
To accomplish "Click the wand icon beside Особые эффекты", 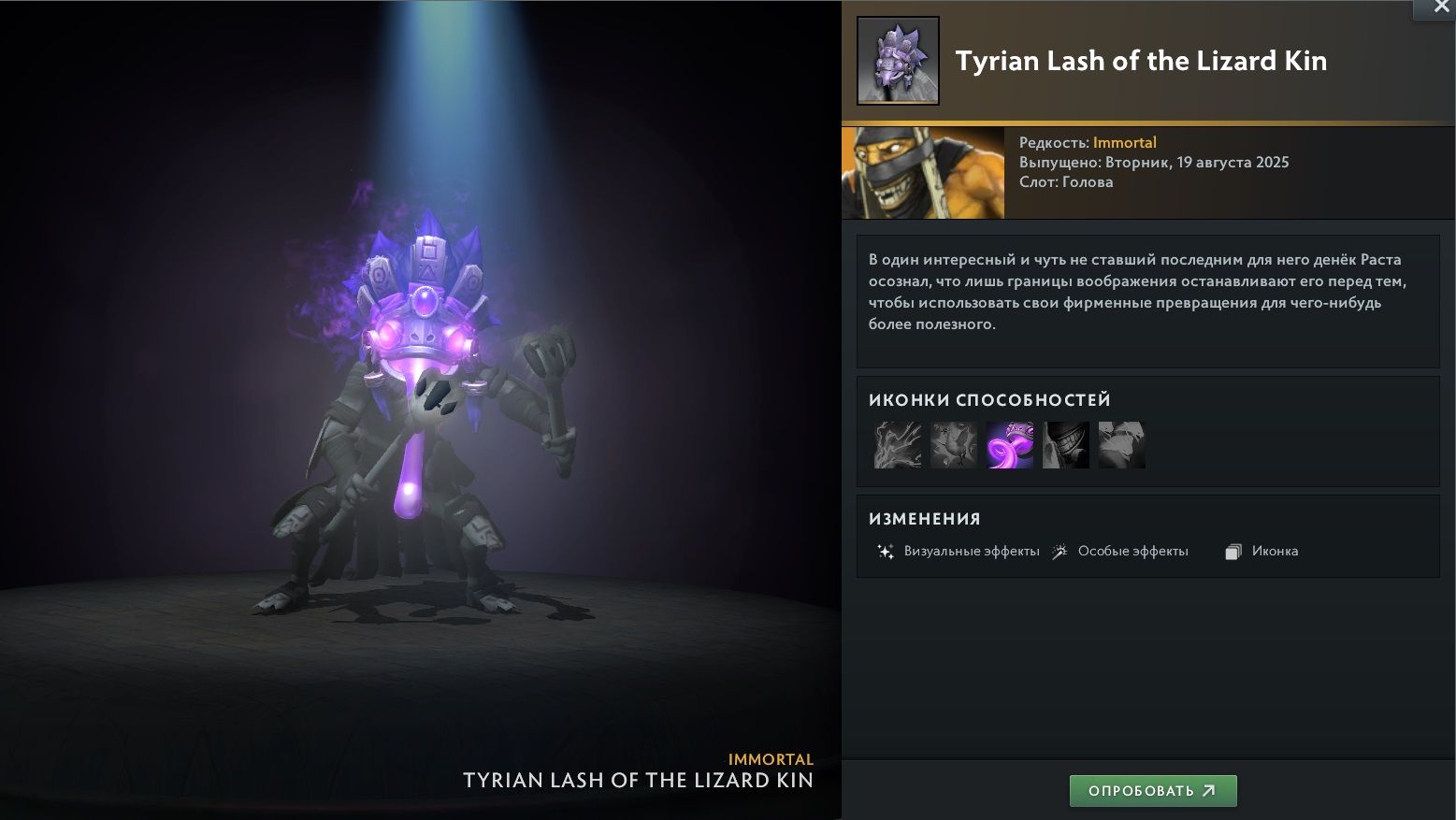I will coord(1061,552).
